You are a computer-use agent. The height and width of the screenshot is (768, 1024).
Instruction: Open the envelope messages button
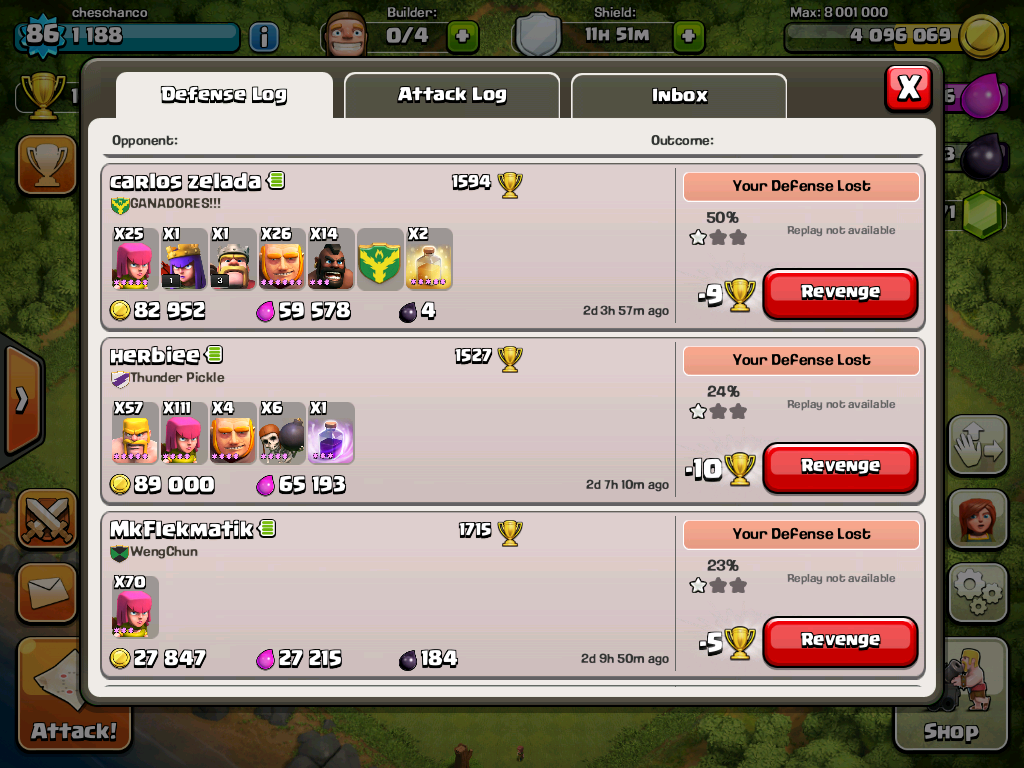click(x=46, y=592)
